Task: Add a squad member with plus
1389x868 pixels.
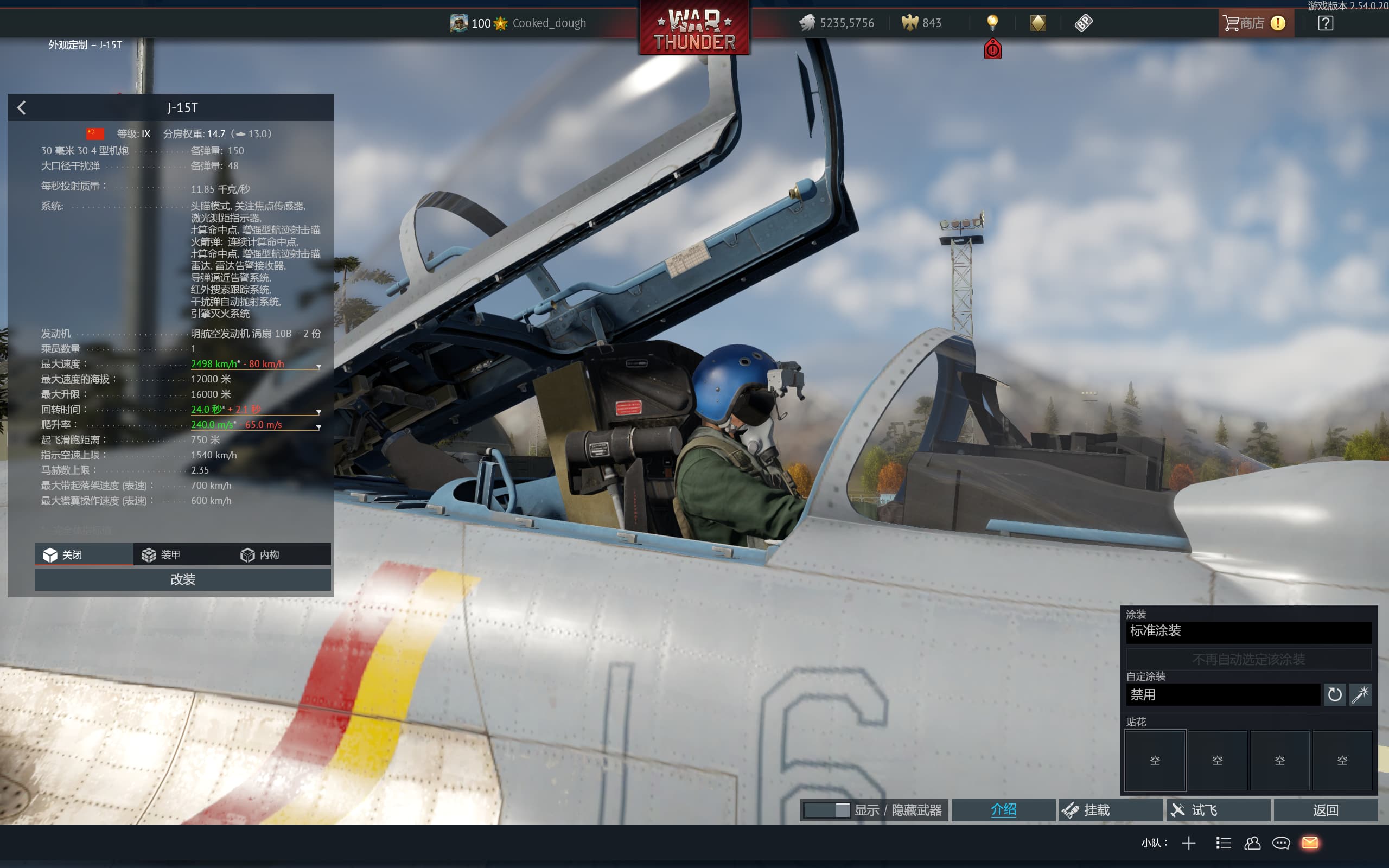Action: [x=1189, y=843]
